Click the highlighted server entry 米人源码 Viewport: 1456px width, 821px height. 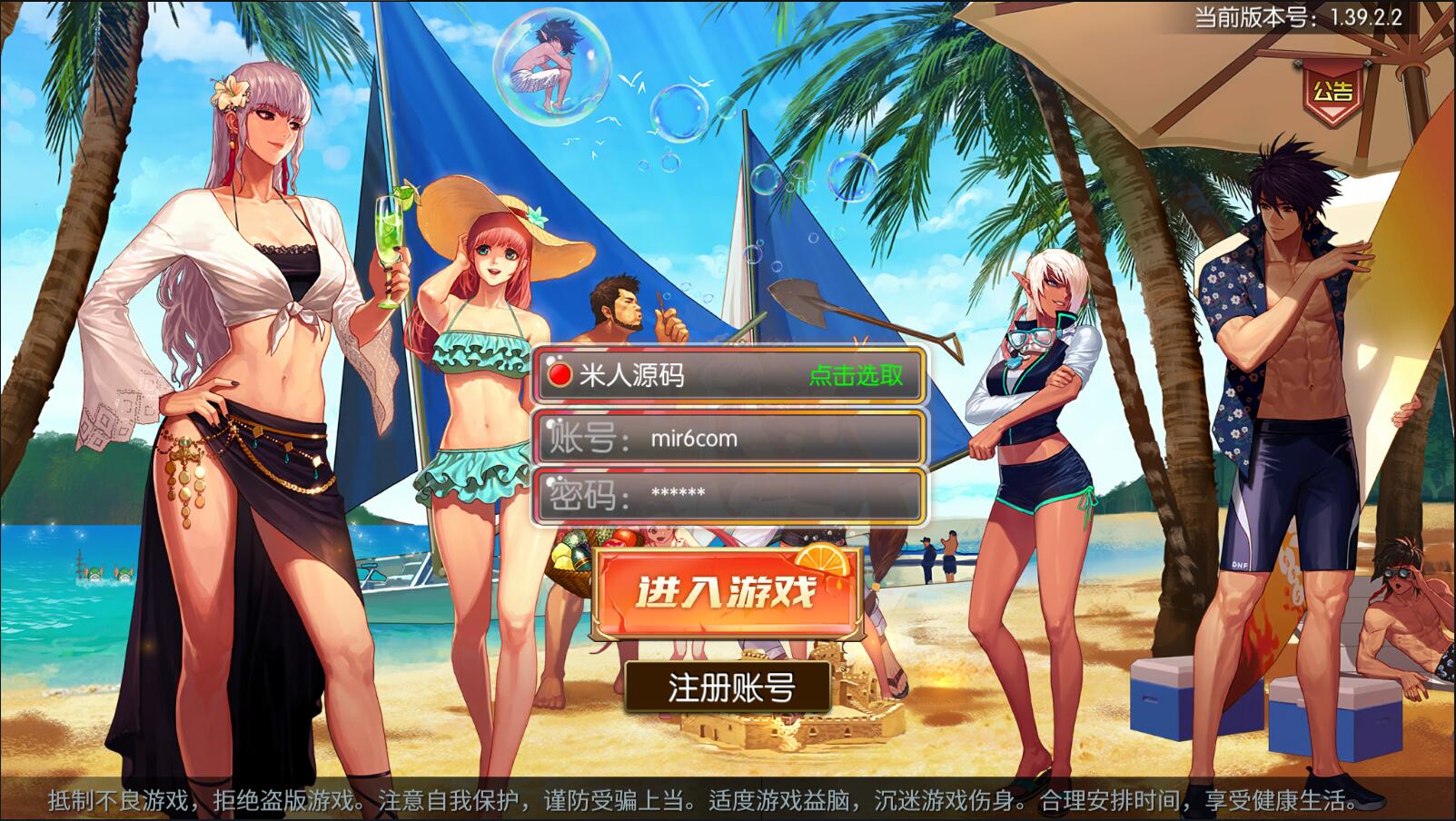(636, 372)
